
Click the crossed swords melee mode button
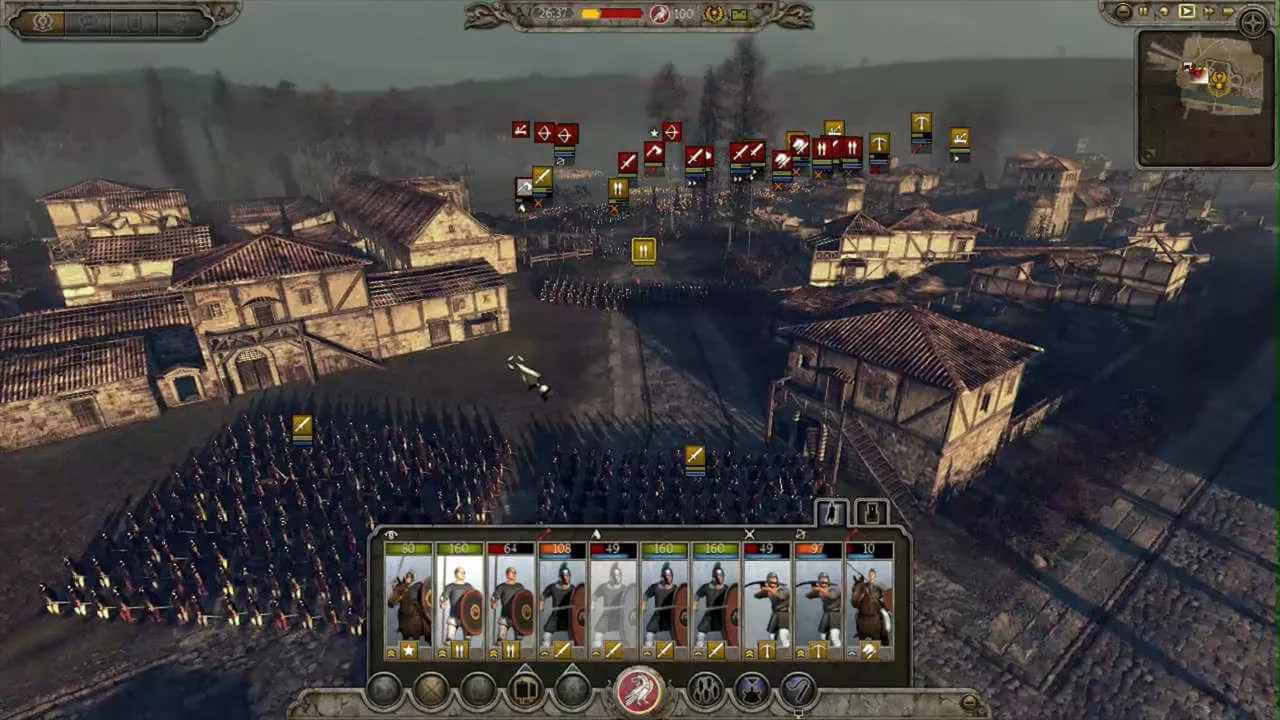(432, 691)
